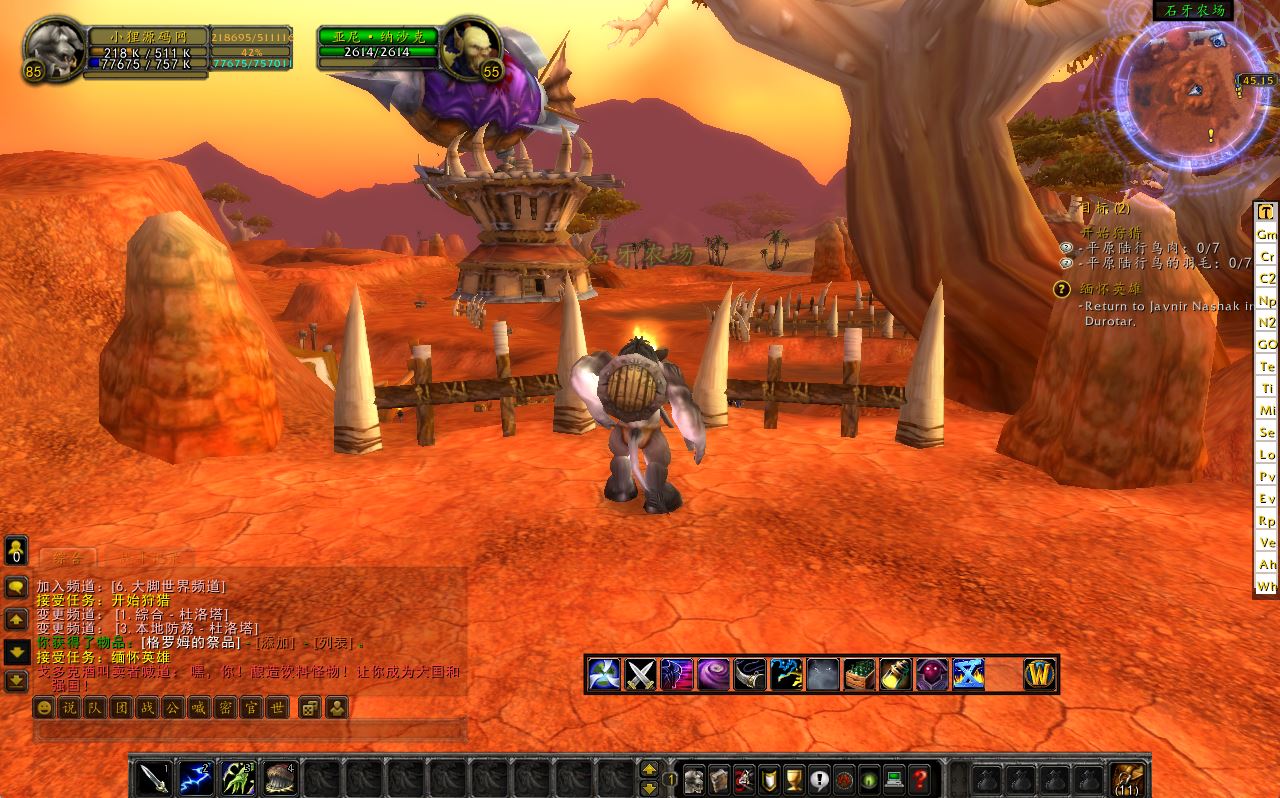1280x798 pixels.
Task: Use the yellow potion bottle item
Action: tap(895, 674)
